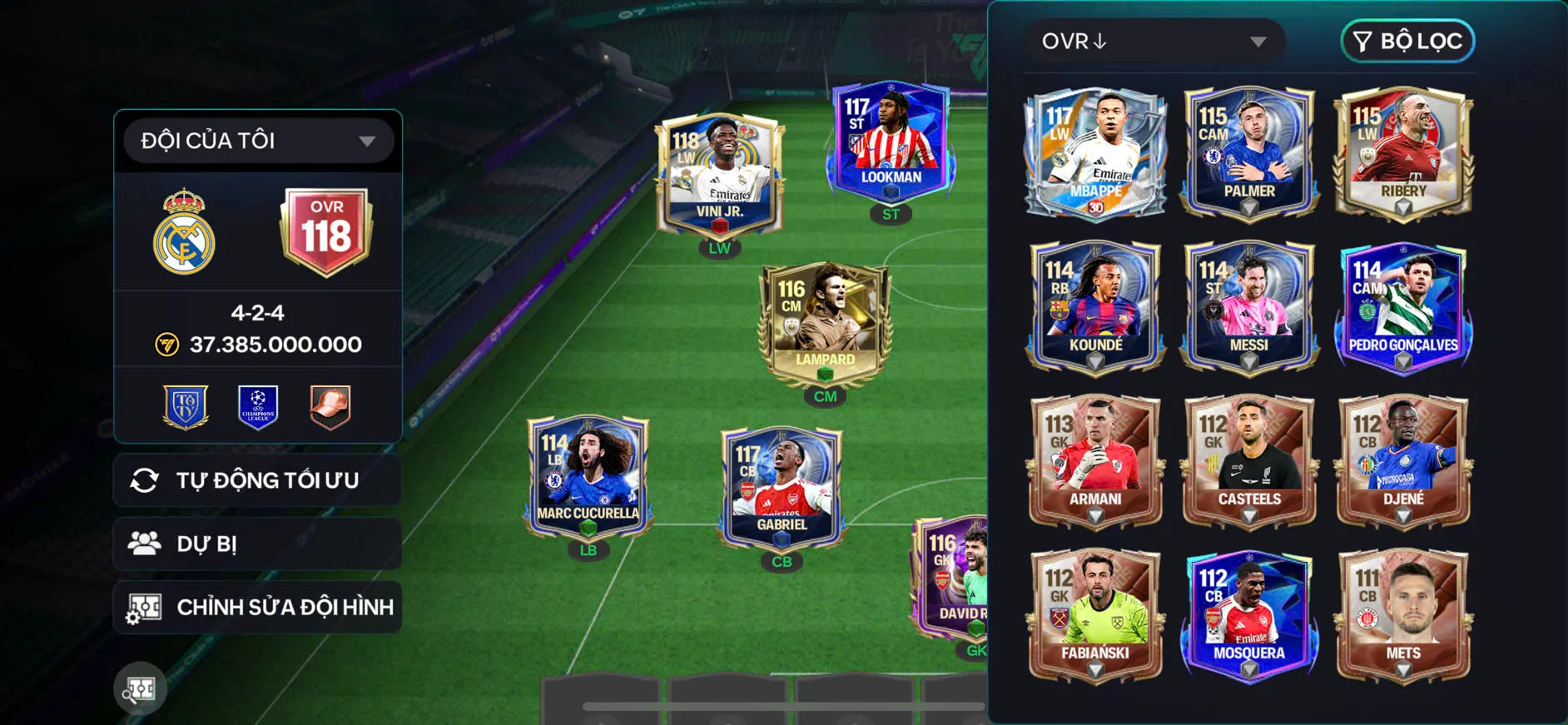This screenshot has width=1568, height=725.
Task: Select the Mbappé 117 LW card
Action: point(1094,153)
